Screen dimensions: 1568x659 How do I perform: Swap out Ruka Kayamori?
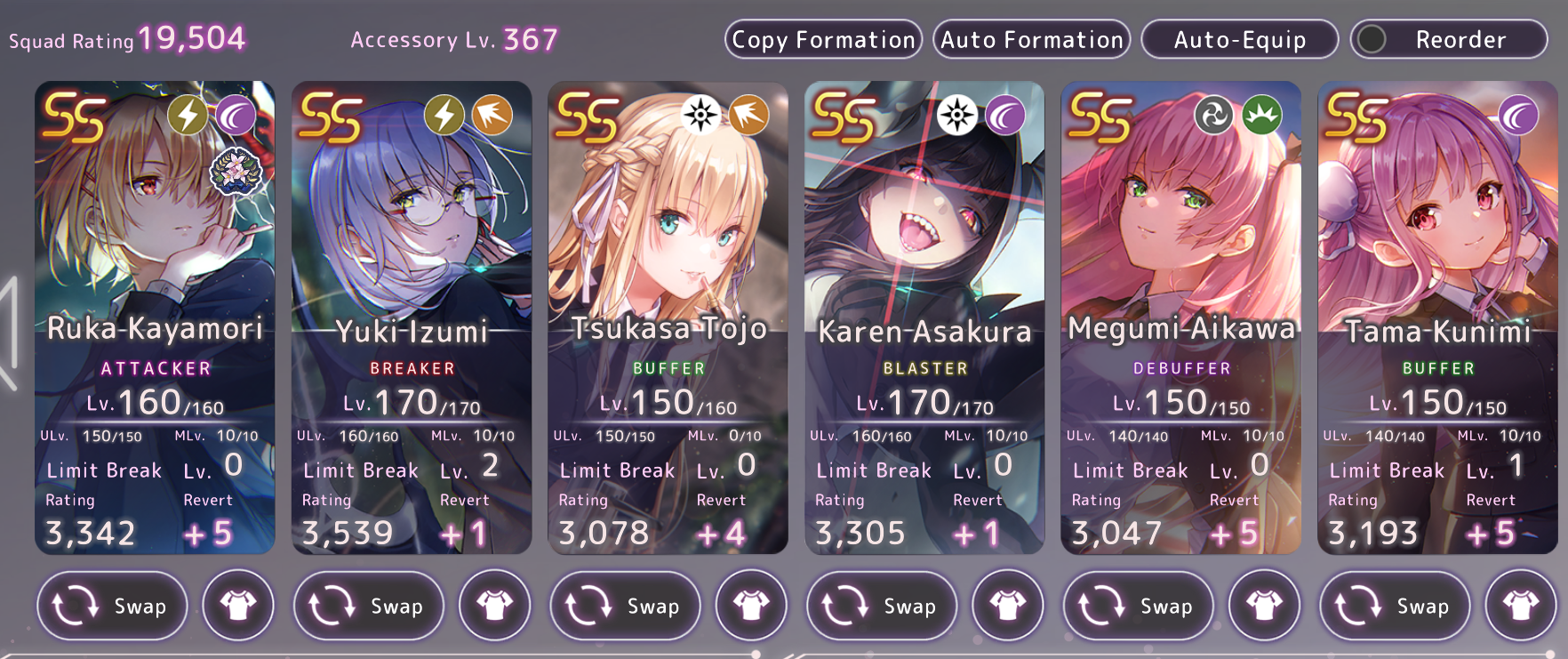[112, 606]
